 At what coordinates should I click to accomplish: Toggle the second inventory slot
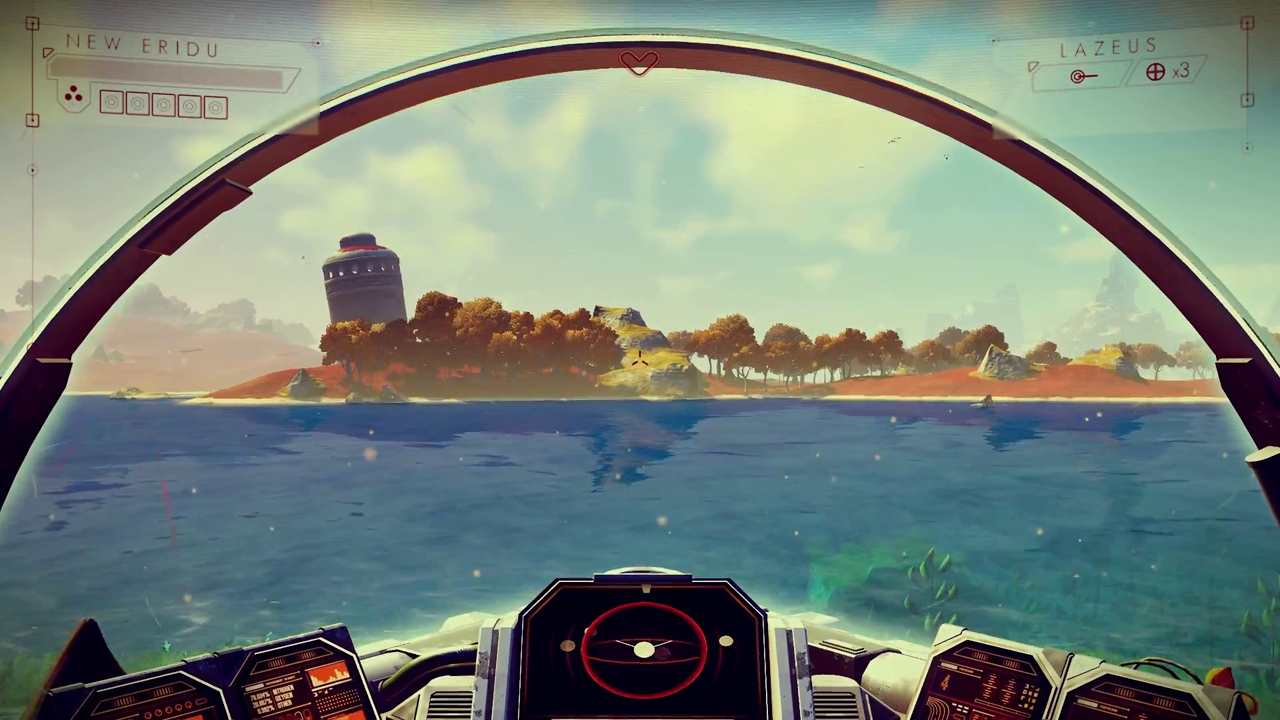[137, 103]
